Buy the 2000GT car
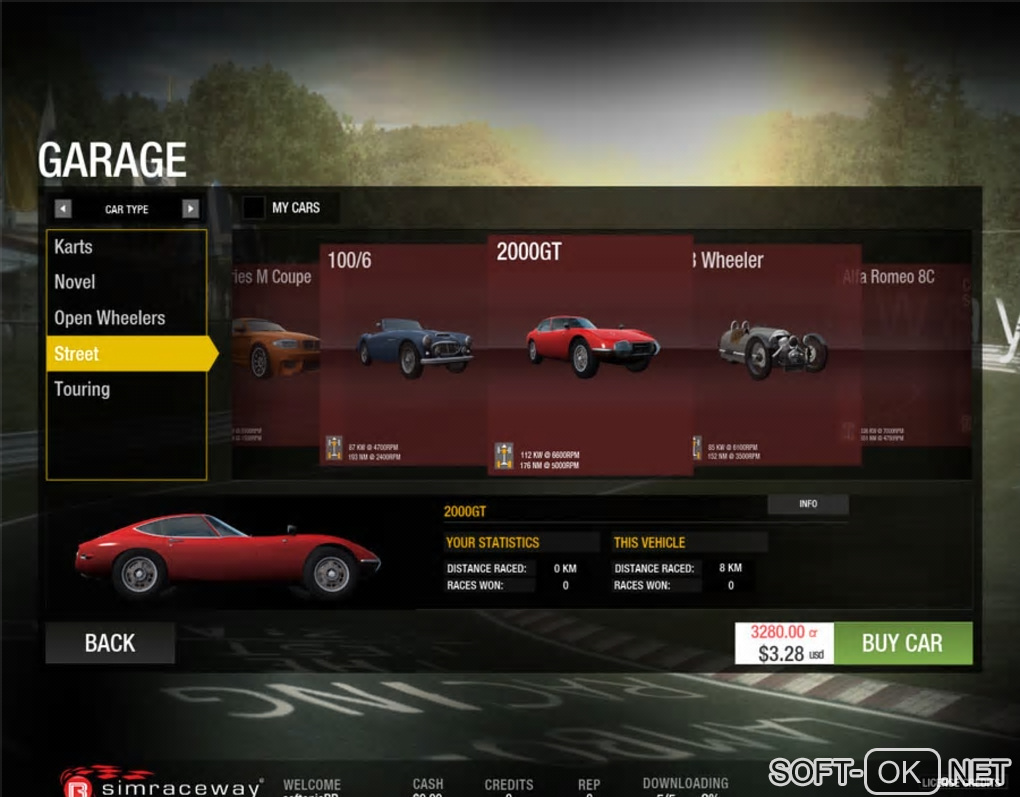The width and height of the screenshot is (1020, 797). point(902,643)
